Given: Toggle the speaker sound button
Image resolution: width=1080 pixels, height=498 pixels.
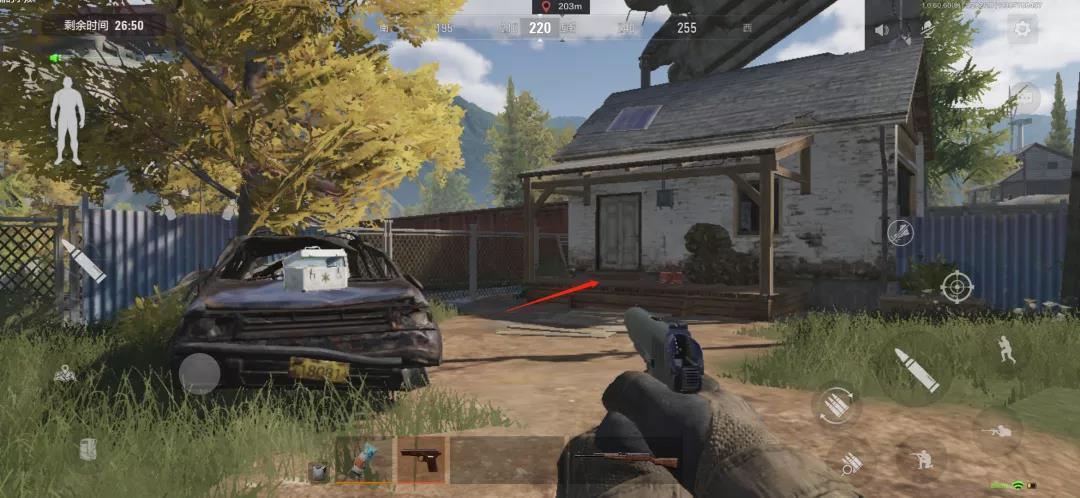Looking at the screenshot, I should (x=882, y=30).
